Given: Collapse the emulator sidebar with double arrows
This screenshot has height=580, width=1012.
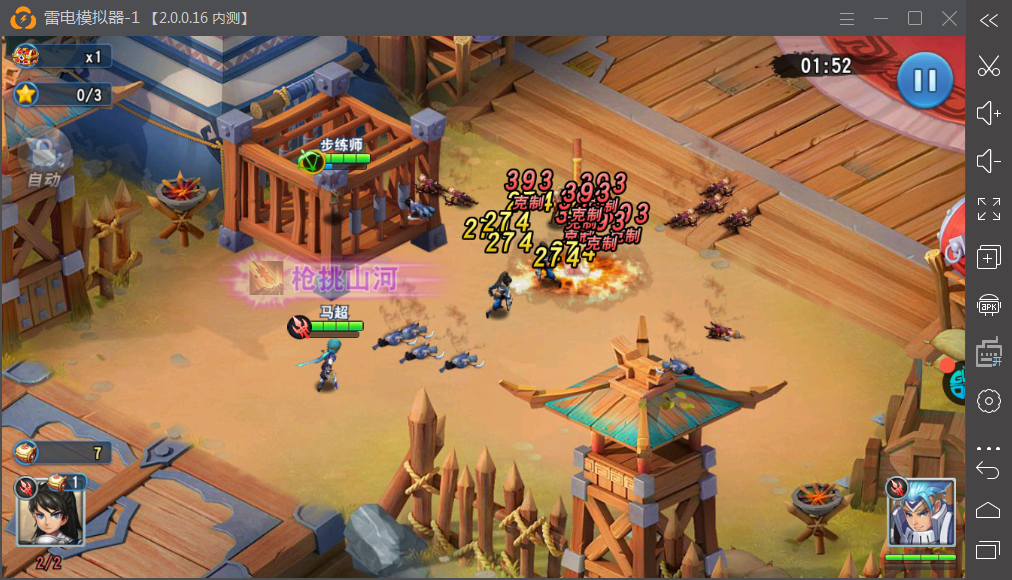Looking at the screenshot, I should coord(989,20).
